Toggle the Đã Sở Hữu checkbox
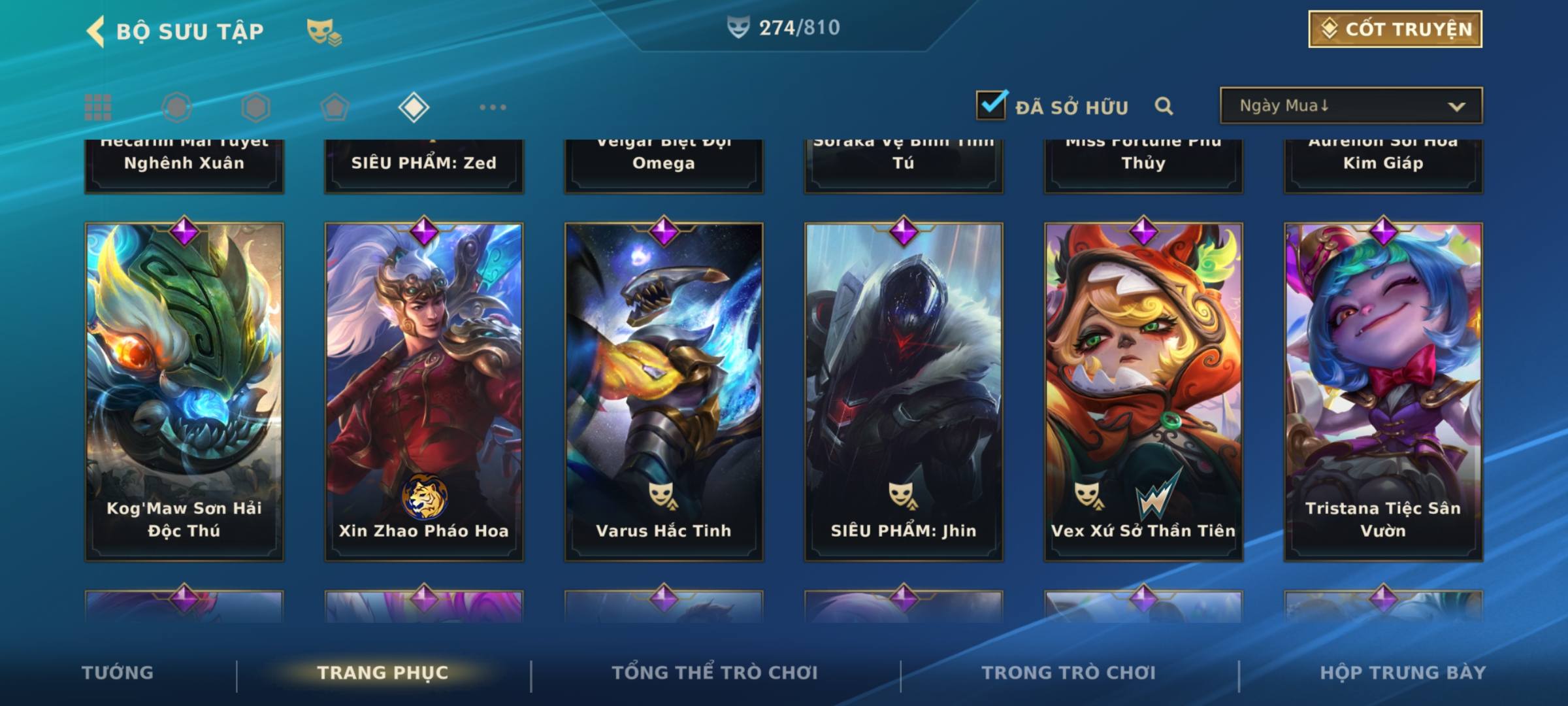 pos(990,105)
